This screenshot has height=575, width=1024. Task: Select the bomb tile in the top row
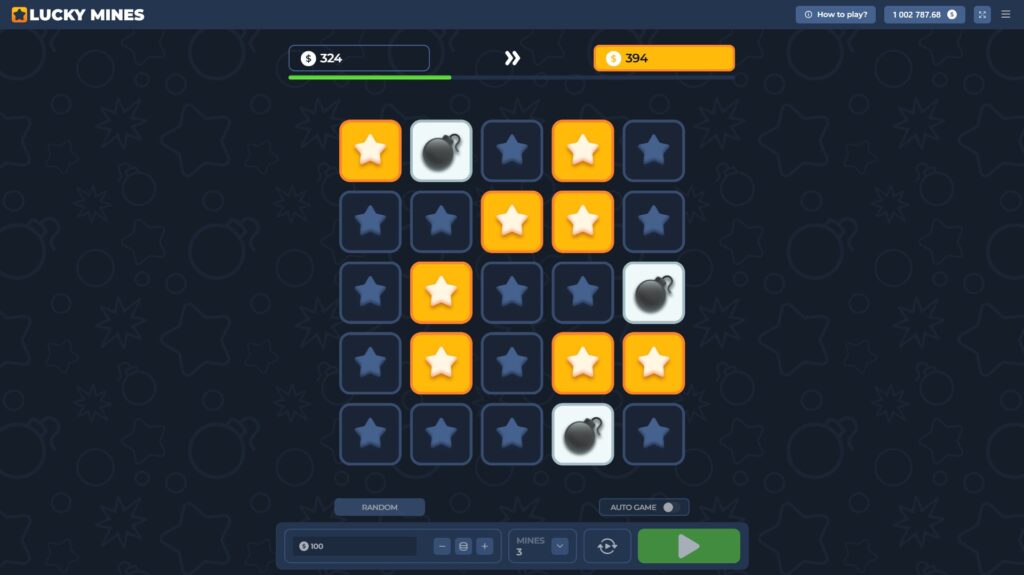pos(441,151)
